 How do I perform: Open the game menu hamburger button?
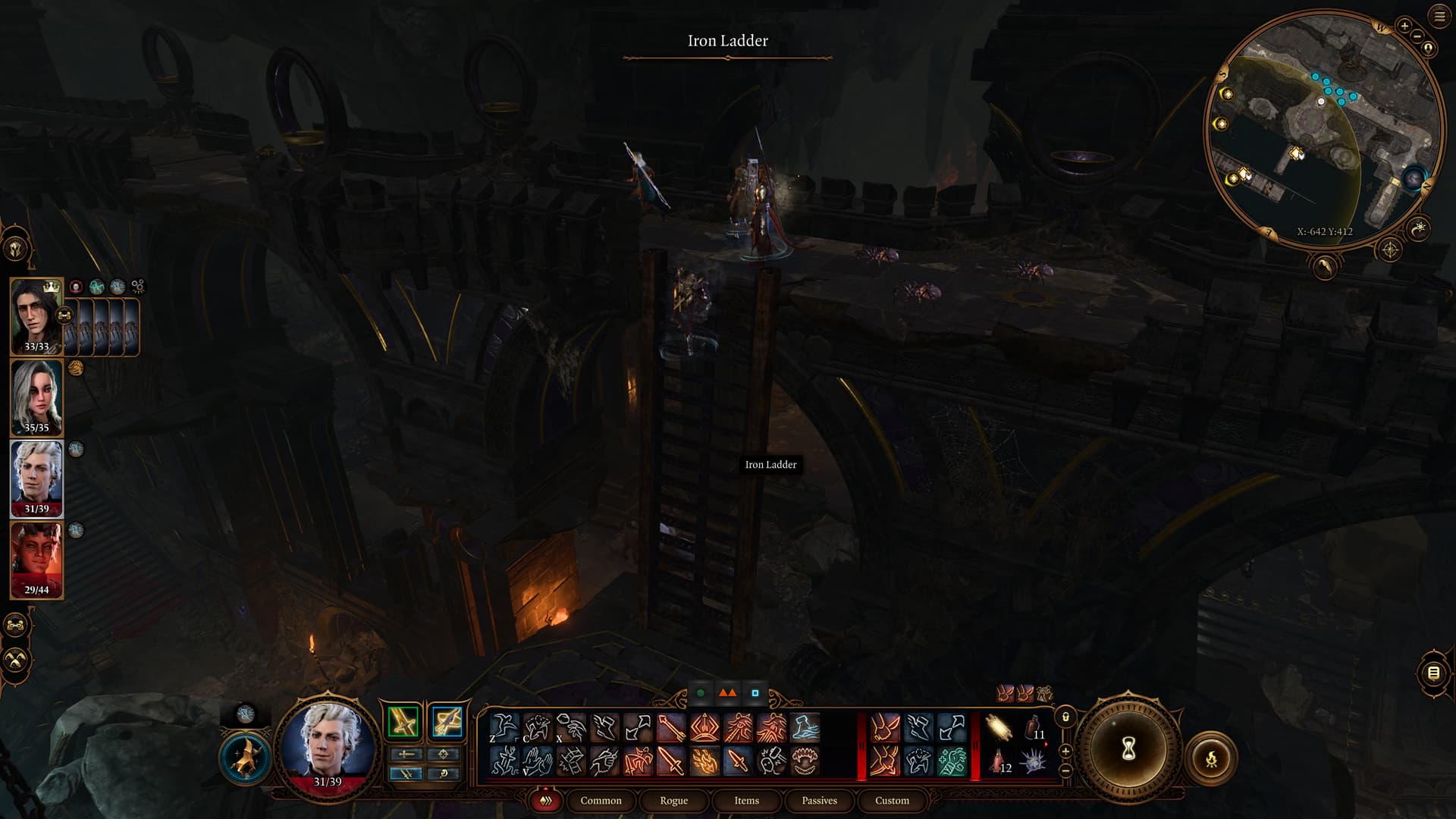1439,17
